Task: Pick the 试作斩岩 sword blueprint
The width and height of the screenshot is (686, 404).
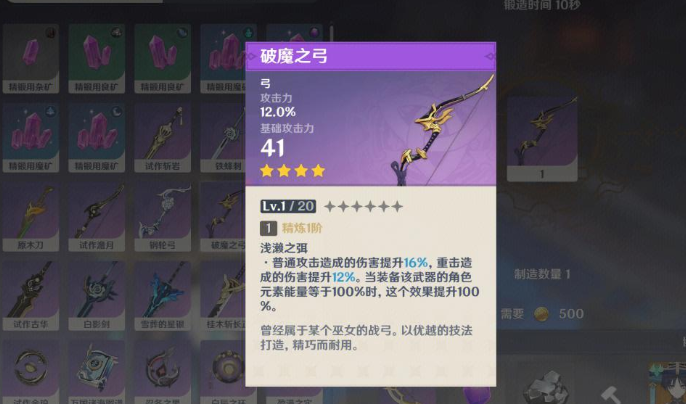Action: [161, 136]
